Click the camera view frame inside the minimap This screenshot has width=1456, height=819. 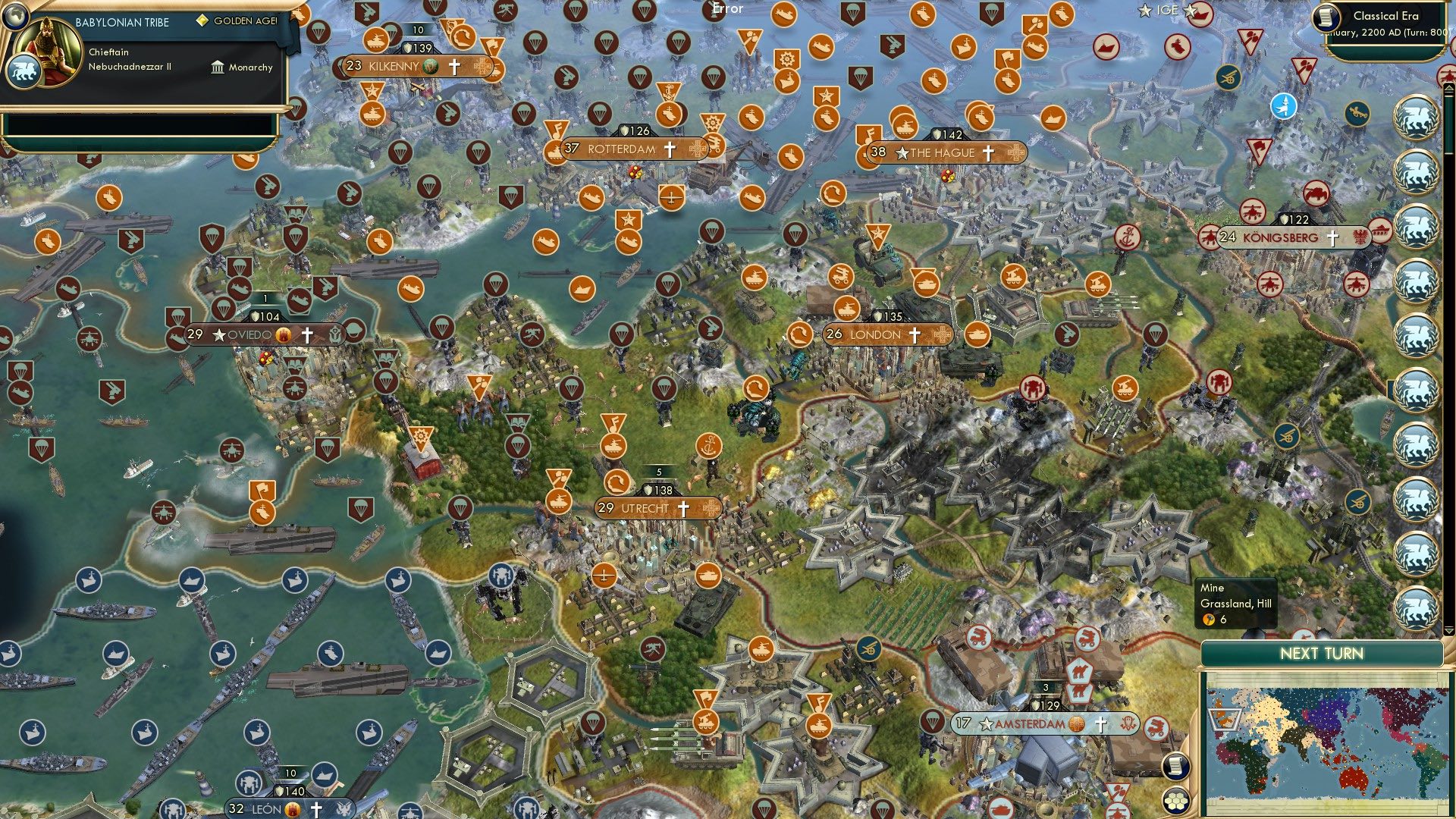(1225, 719)
